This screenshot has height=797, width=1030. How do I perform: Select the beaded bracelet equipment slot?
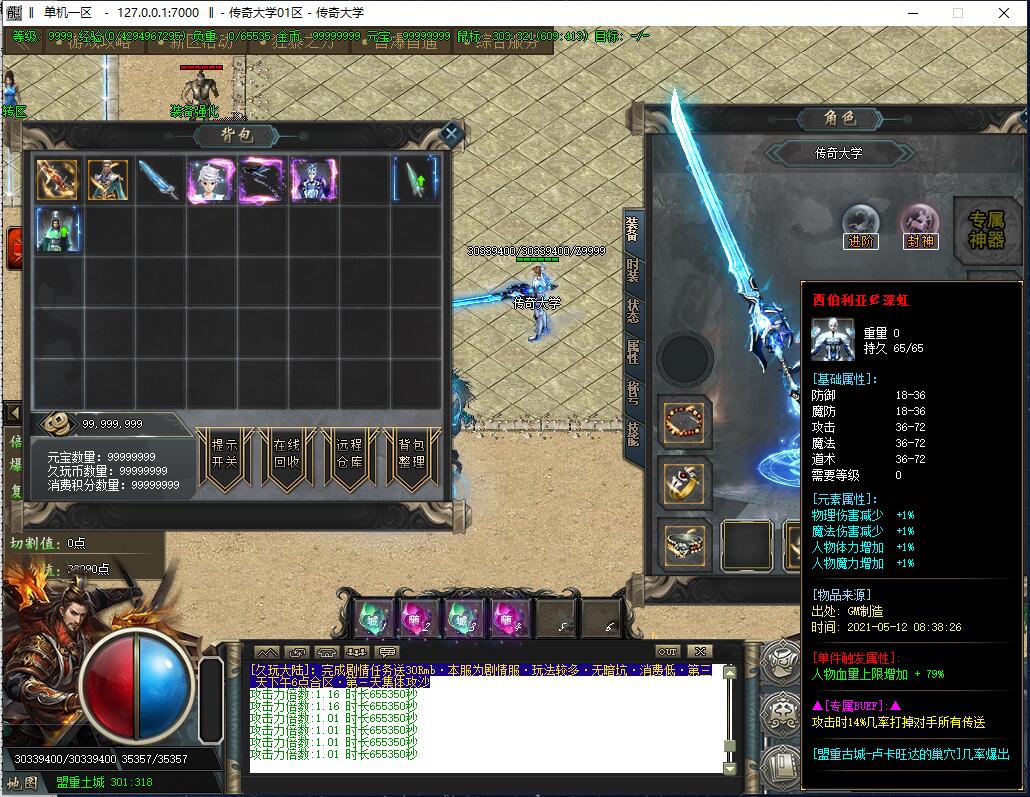(x=685, y=420)
